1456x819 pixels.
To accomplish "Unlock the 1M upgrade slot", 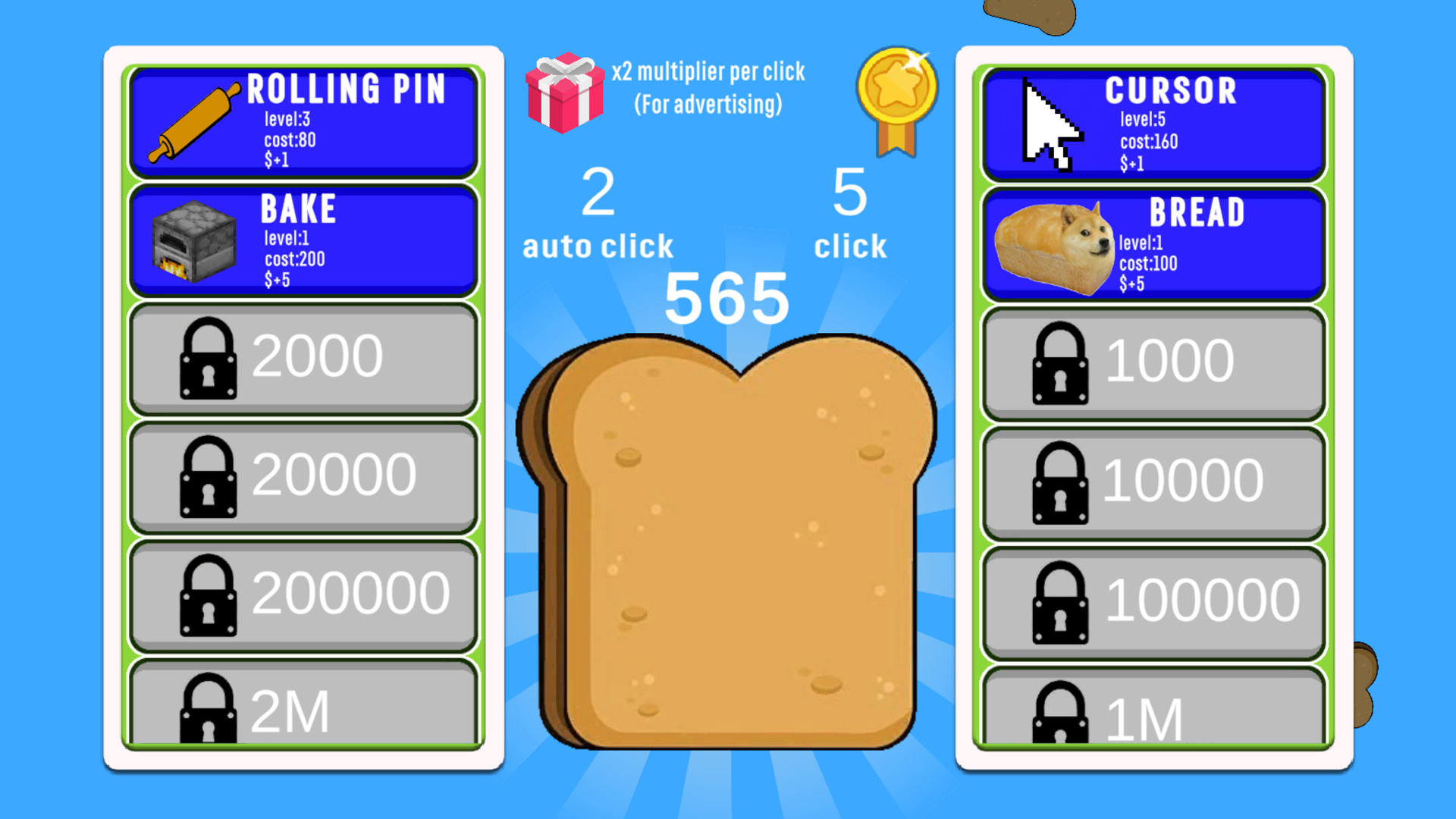I will 1151,709.
